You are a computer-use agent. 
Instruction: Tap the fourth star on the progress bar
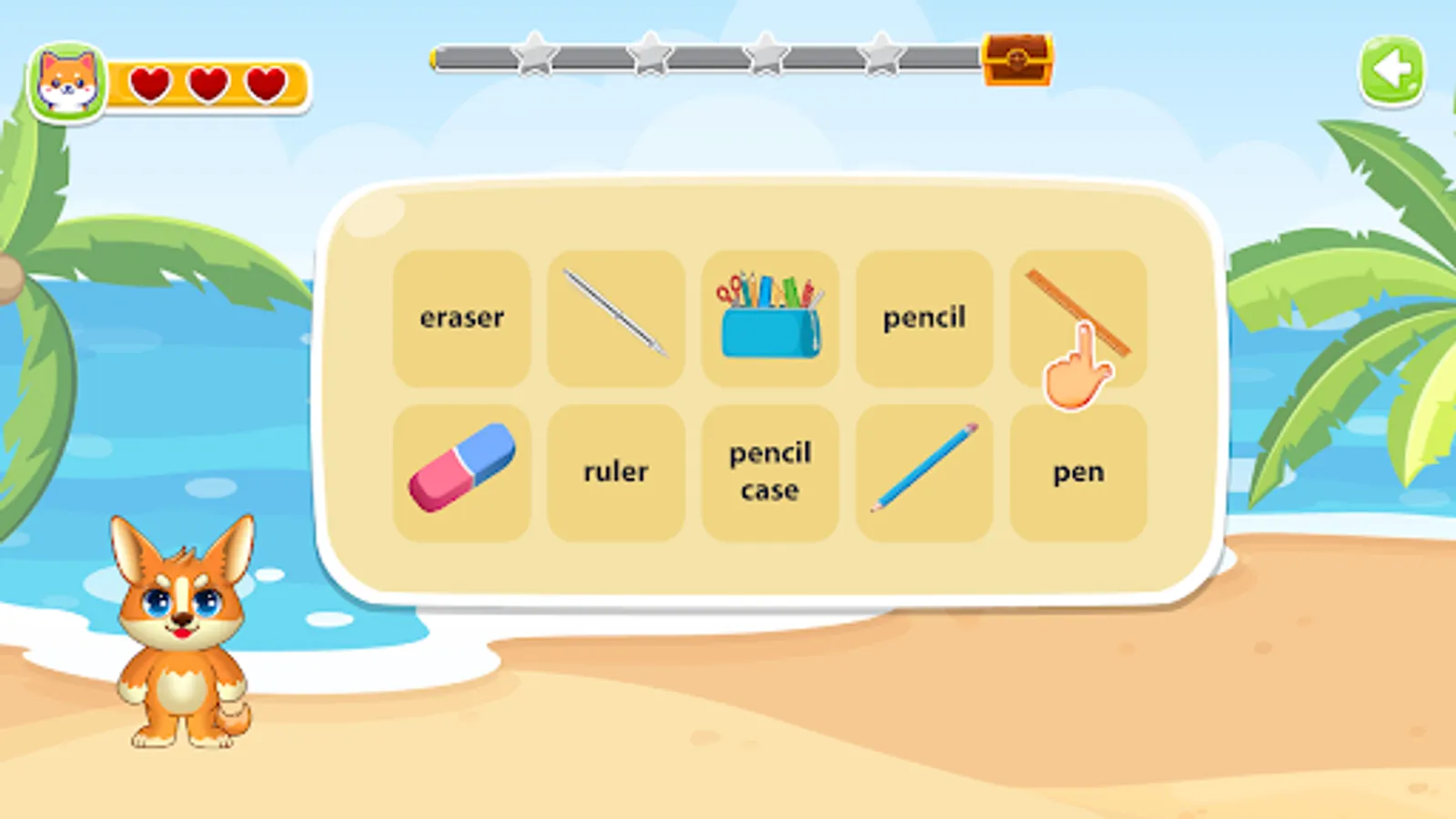tap(881, 56)
